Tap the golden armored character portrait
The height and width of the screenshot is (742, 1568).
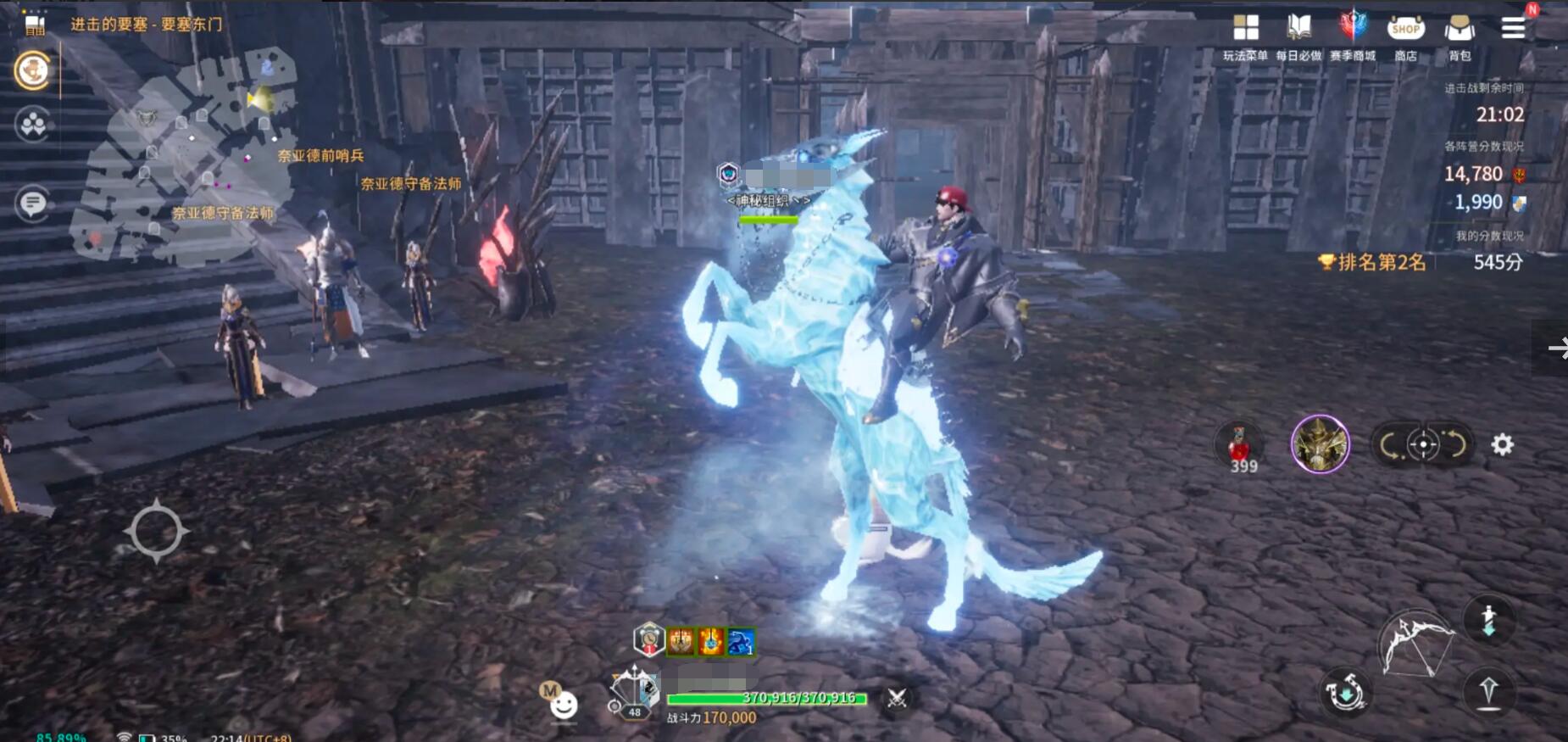pyautogui.click(x=1320, y=444)
